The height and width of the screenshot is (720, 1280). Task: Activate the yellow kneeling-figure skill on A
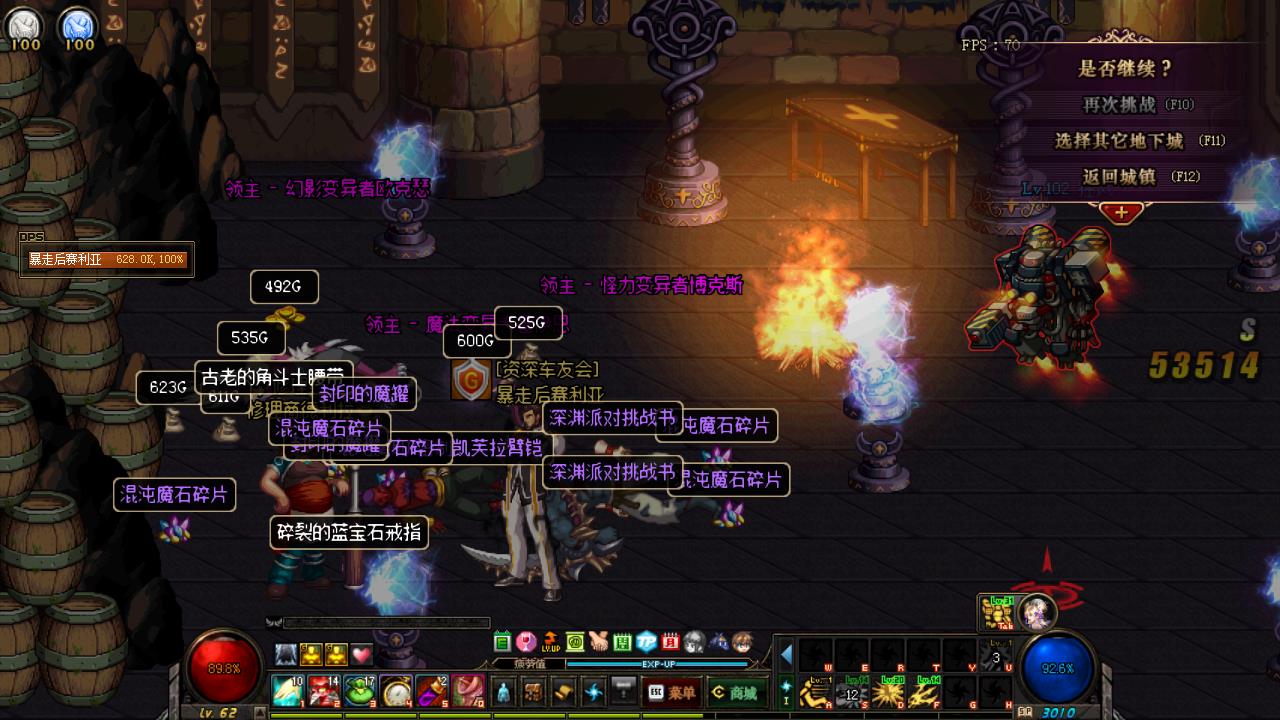[816, 691]
